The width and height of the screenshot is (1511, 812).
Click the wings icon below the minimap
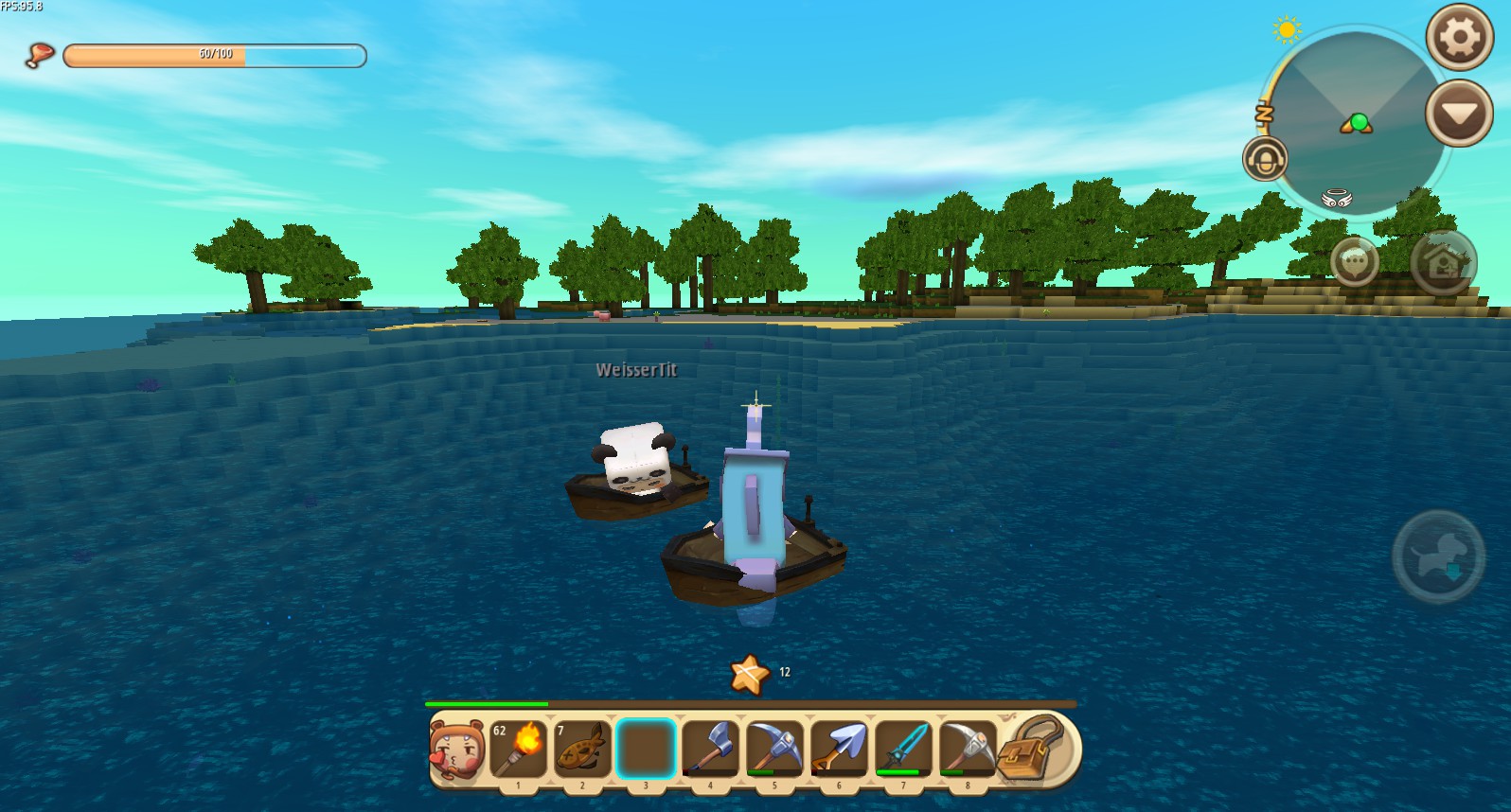(x=1336, y=198)
